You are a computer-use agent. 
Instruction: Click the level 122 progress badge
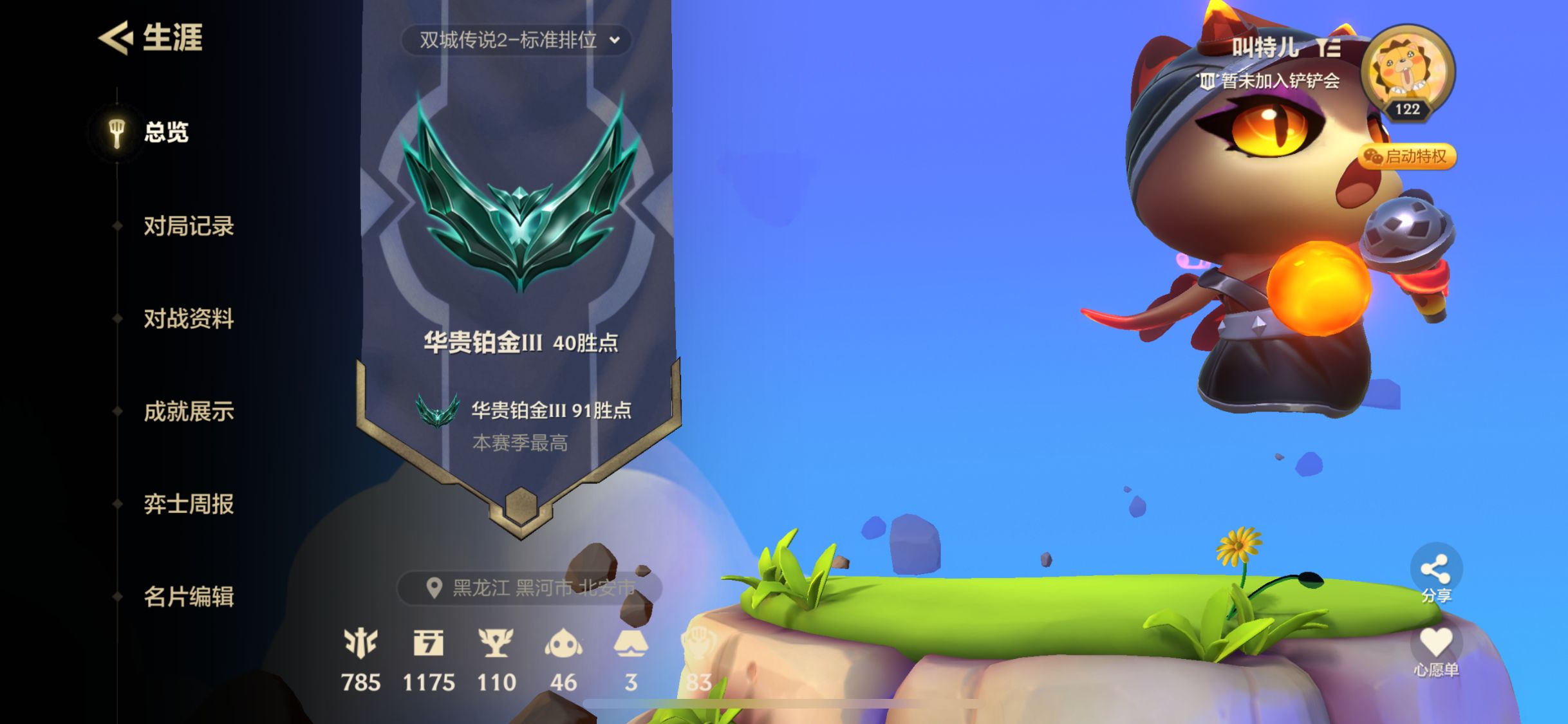coord(1407,109)
